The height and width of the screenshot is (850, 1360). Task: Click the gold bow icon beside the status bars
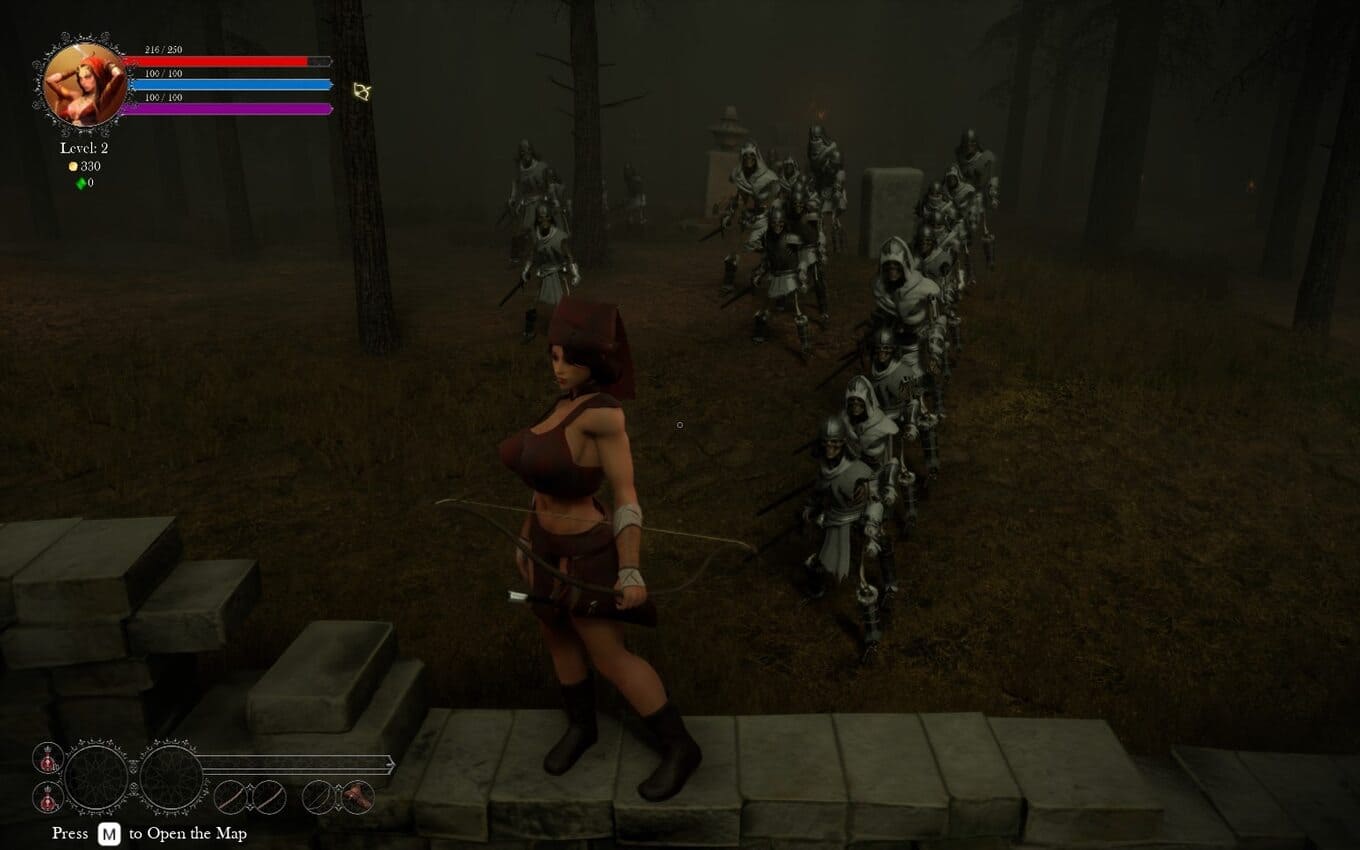(x=362, y=92)
